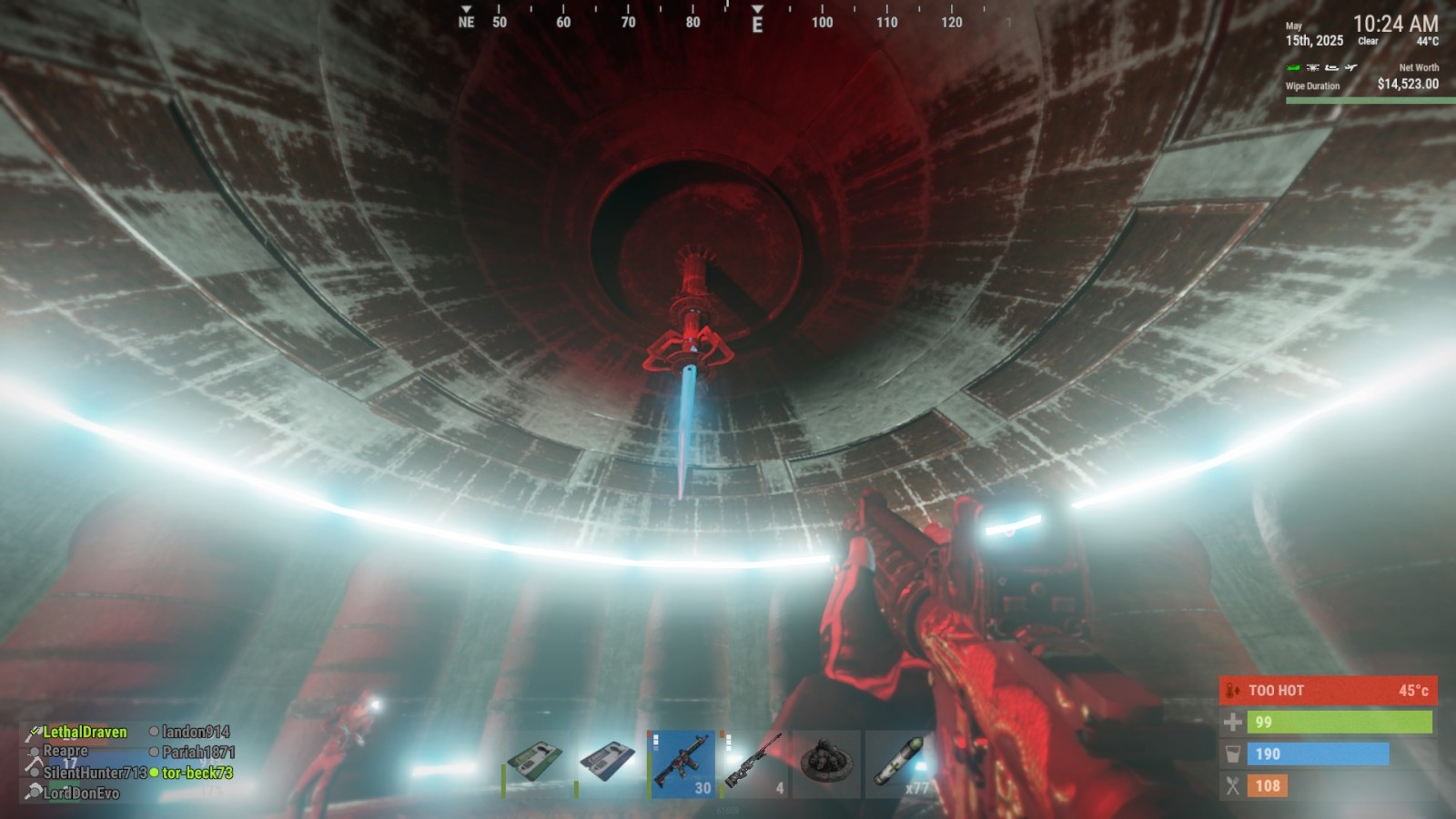Image resolution: width=1456 pixels, height=819 pixels.
Task: Click team member LordDonEvo
Action: point(81,793)
